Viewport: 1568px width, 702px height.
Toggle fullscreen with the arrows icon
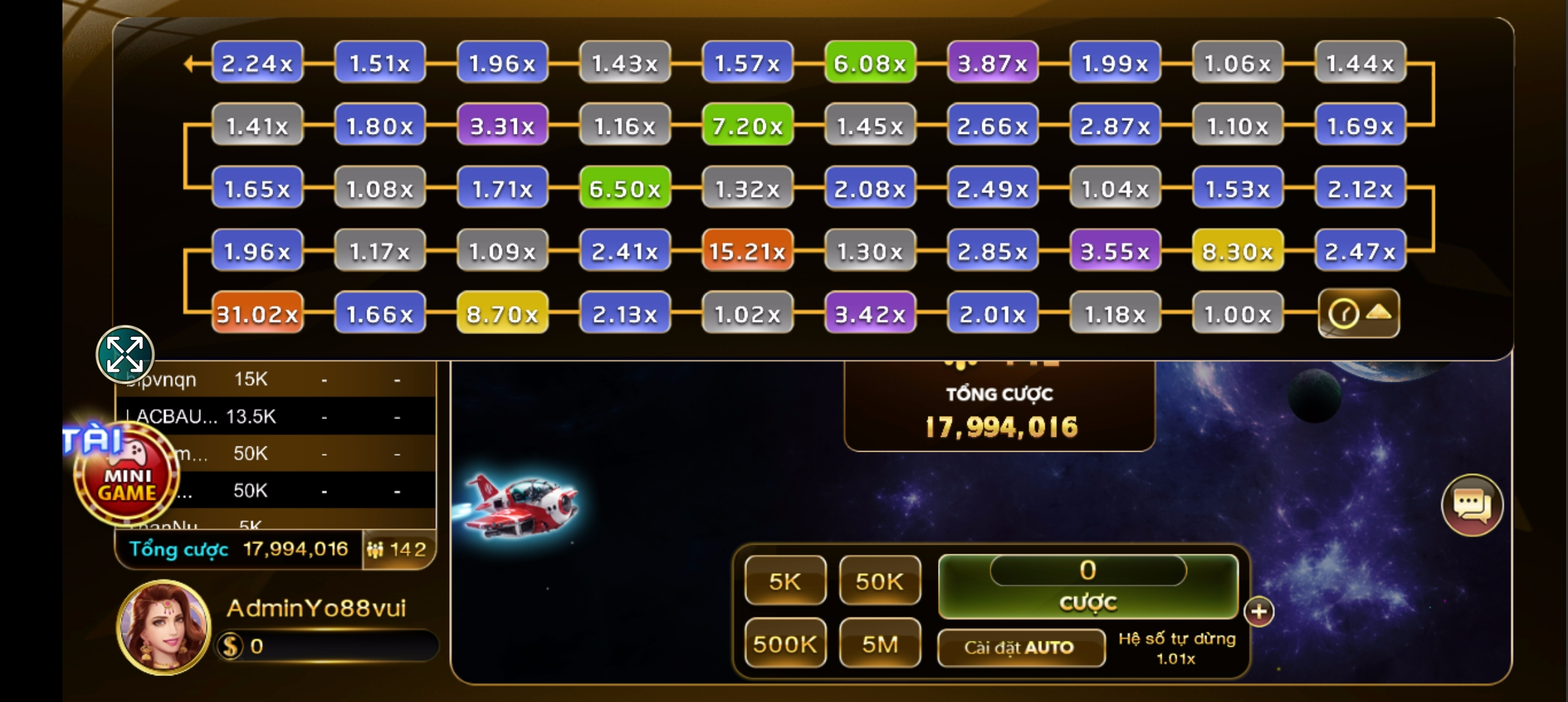(x=125, y=354)
